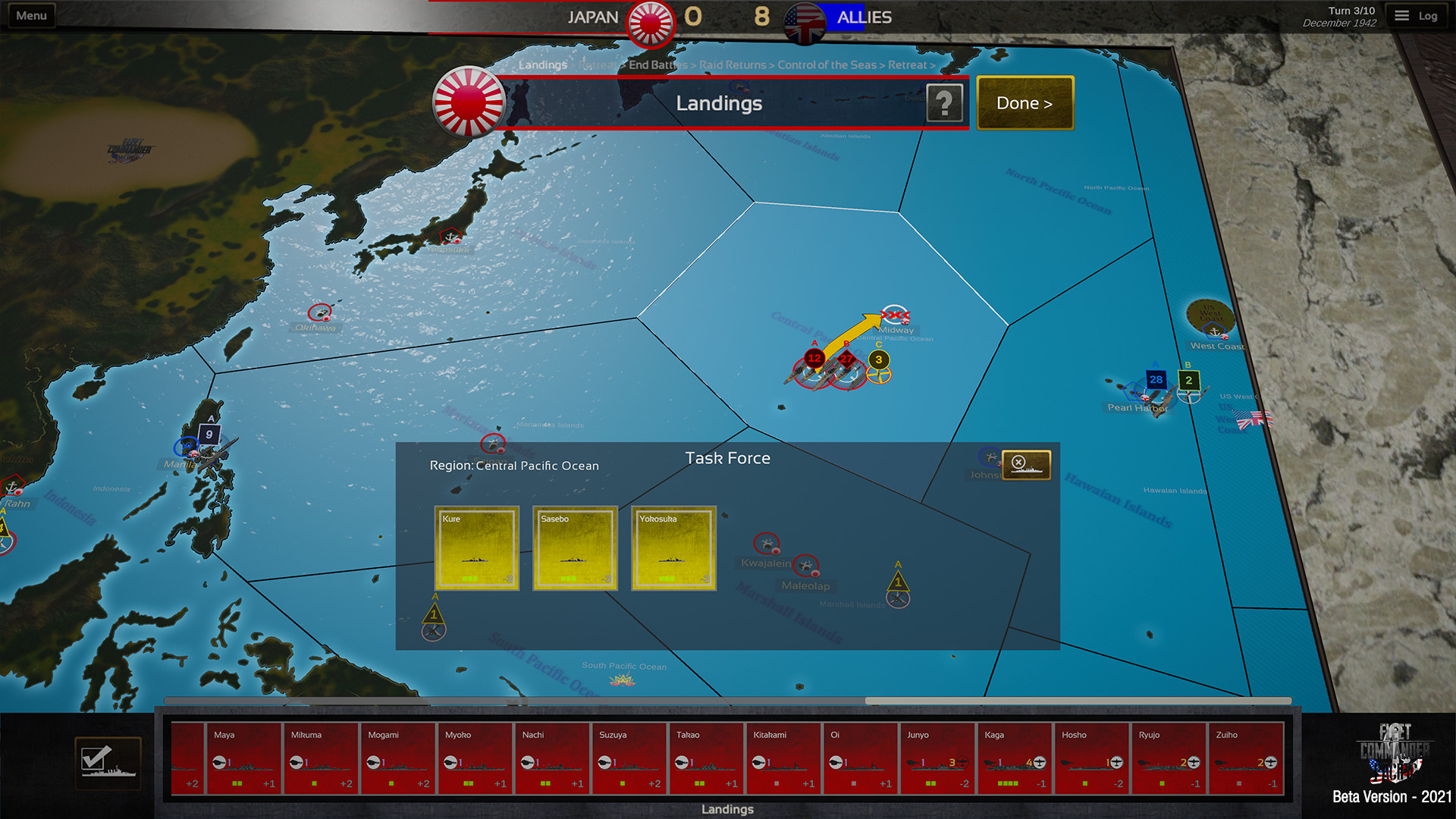Click the yellow triangle unit near Maleolap
Image resolution: width=1456 pixels, height=819 pixels.
pyautogui.click(x=899, y=582)
